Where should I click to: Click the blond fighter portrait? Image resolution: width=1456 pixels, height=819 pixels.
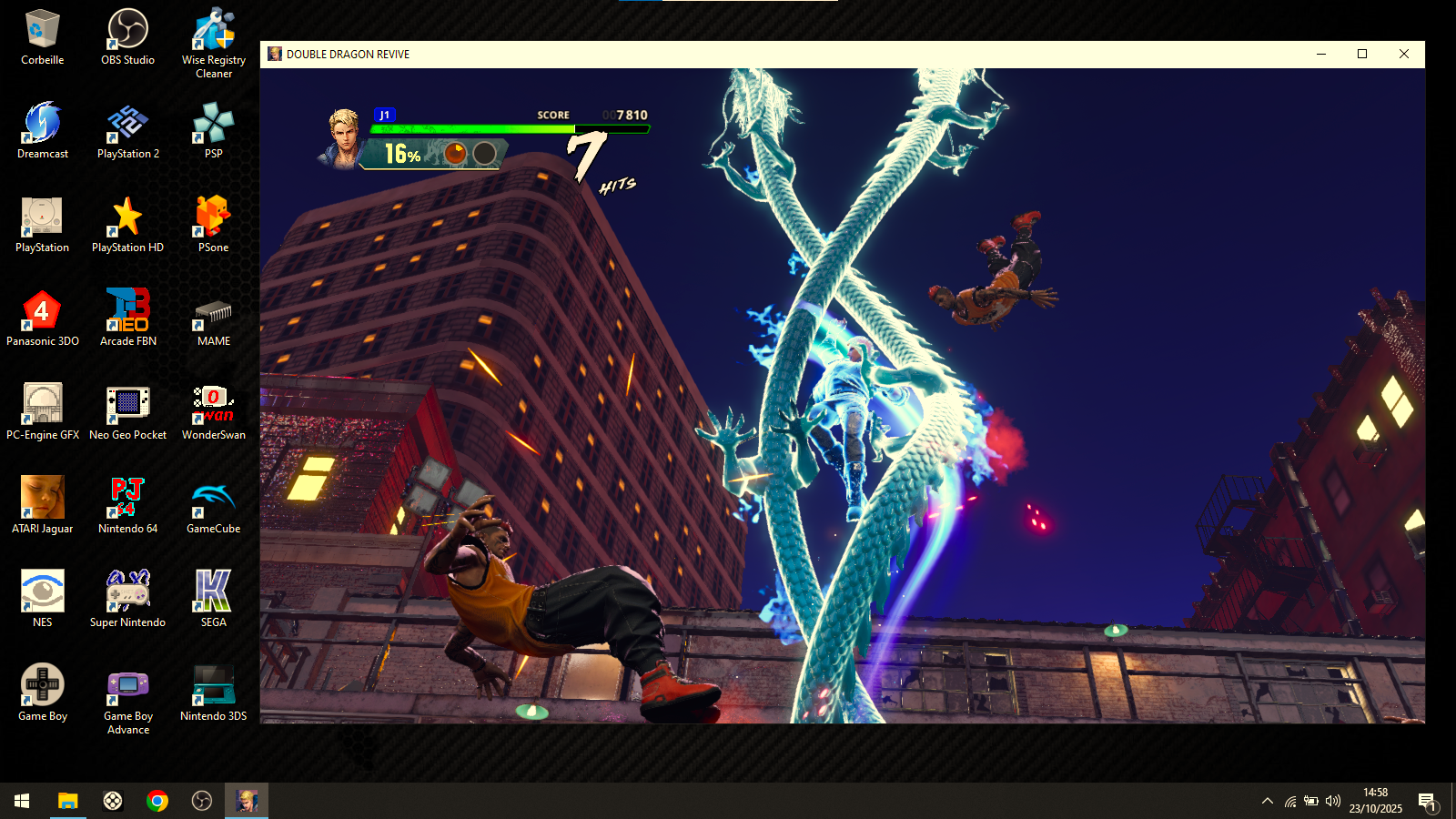[x=344, y=137]
